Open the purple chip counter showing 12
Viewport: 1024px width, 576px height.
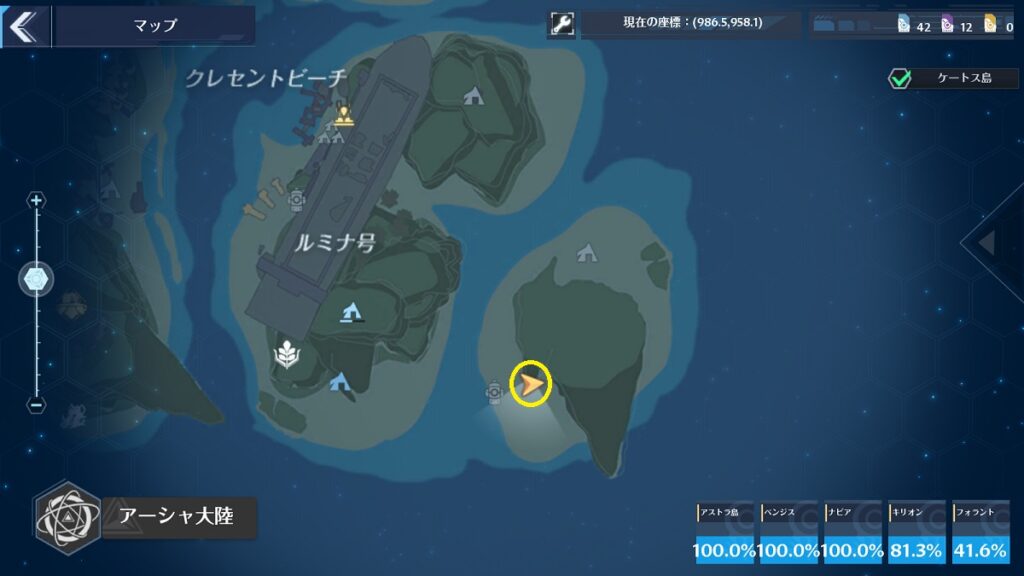[x=956, y=26]
